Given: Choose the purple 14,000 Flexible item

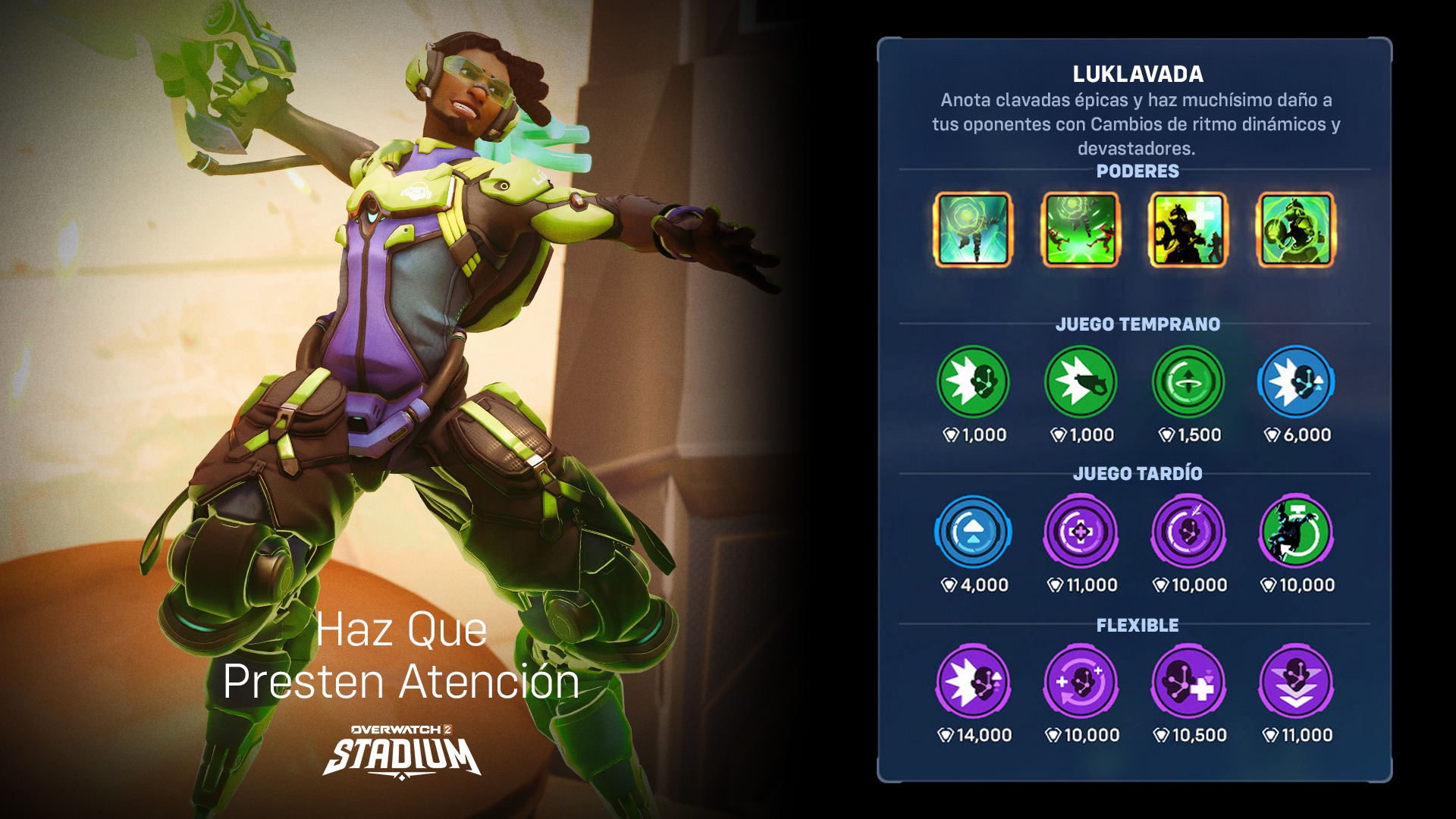Looking at the screenshot, I should click(973, 682).
